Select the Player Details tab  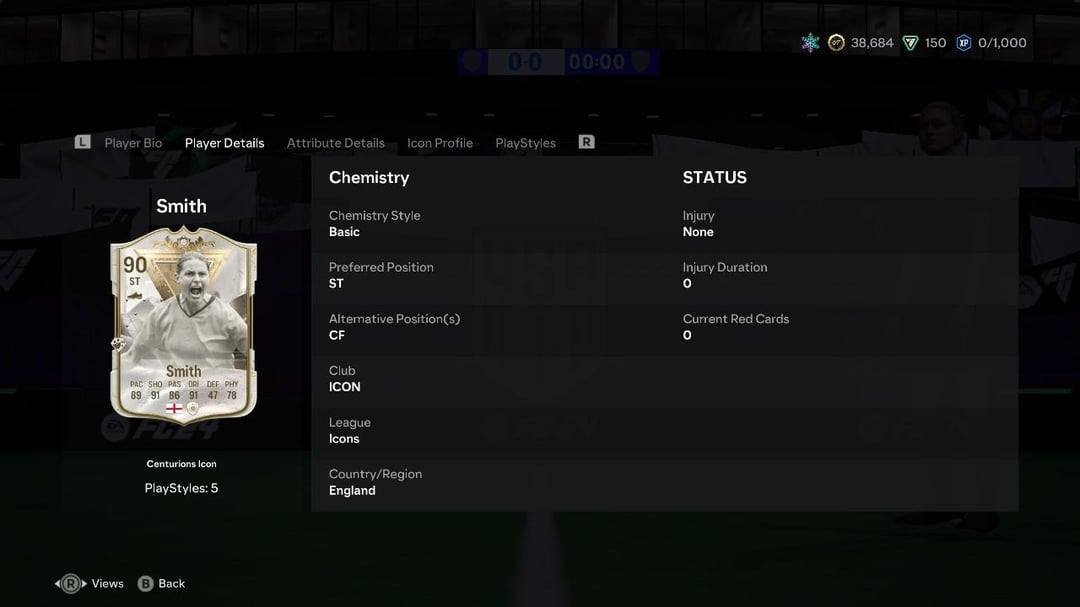(224, 143)
